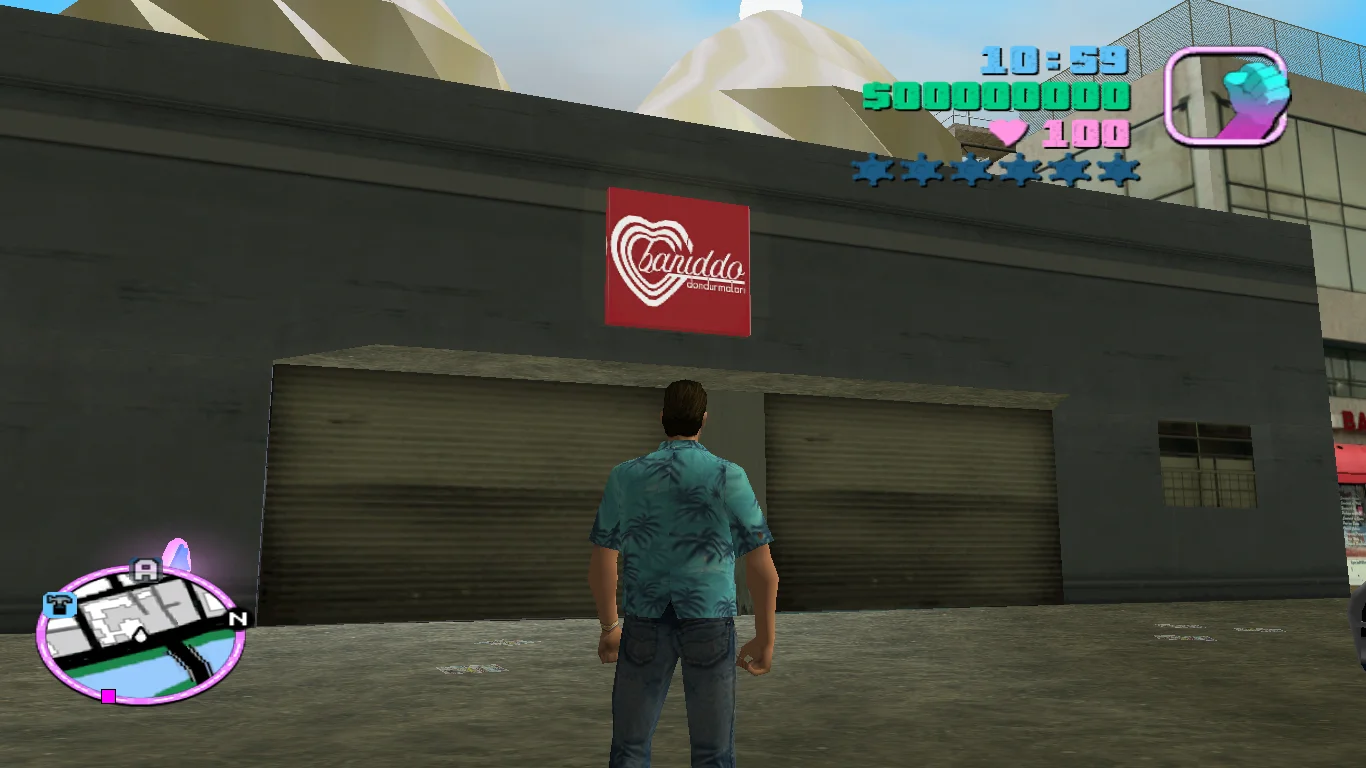Screen dimensions: 1366x768
Task: Select the white player arrow on the radar
Action: 140,633
